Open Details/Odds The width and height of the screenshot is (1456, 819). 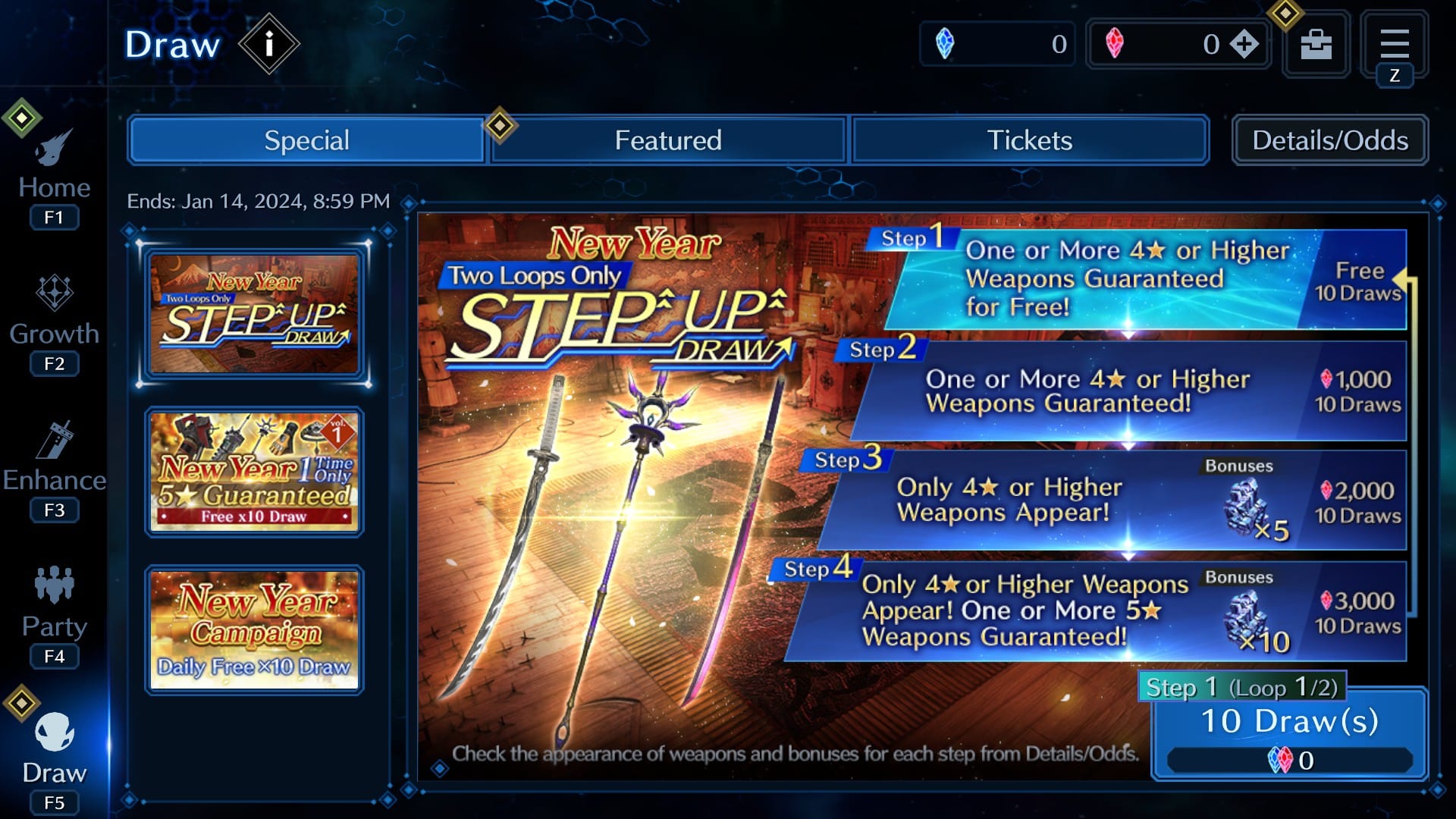click(x=1329, y=140)
